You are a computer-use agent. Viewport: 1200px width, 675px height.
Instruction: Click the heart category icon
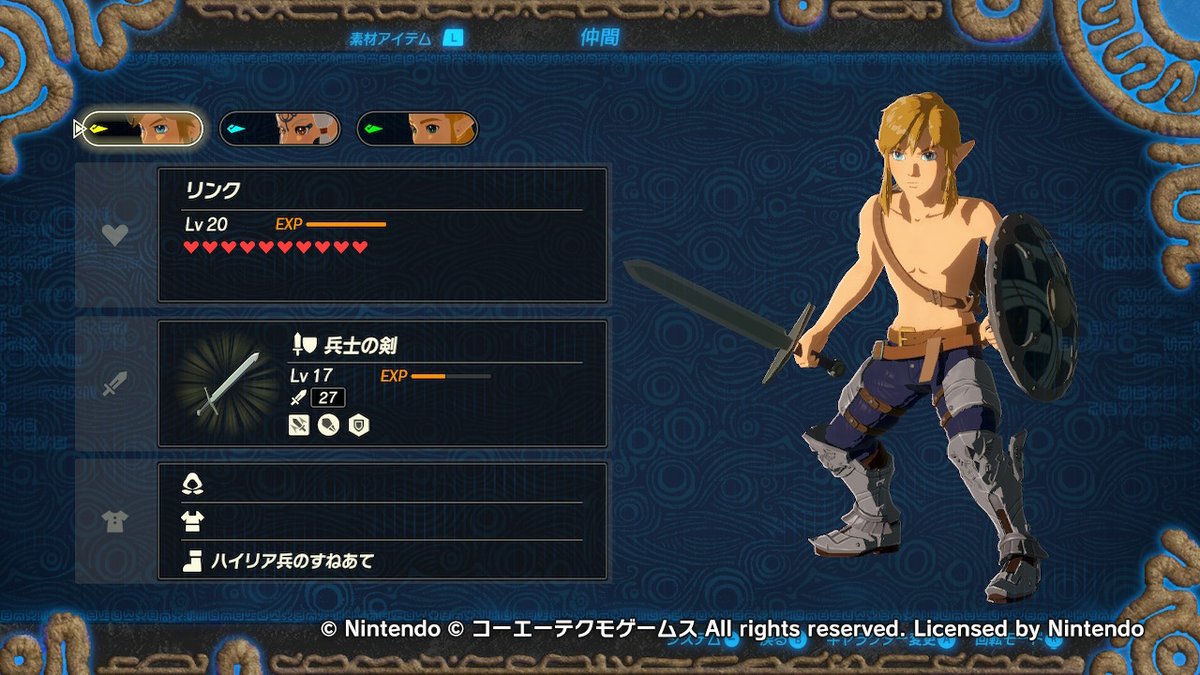click(x=116, y=235)
